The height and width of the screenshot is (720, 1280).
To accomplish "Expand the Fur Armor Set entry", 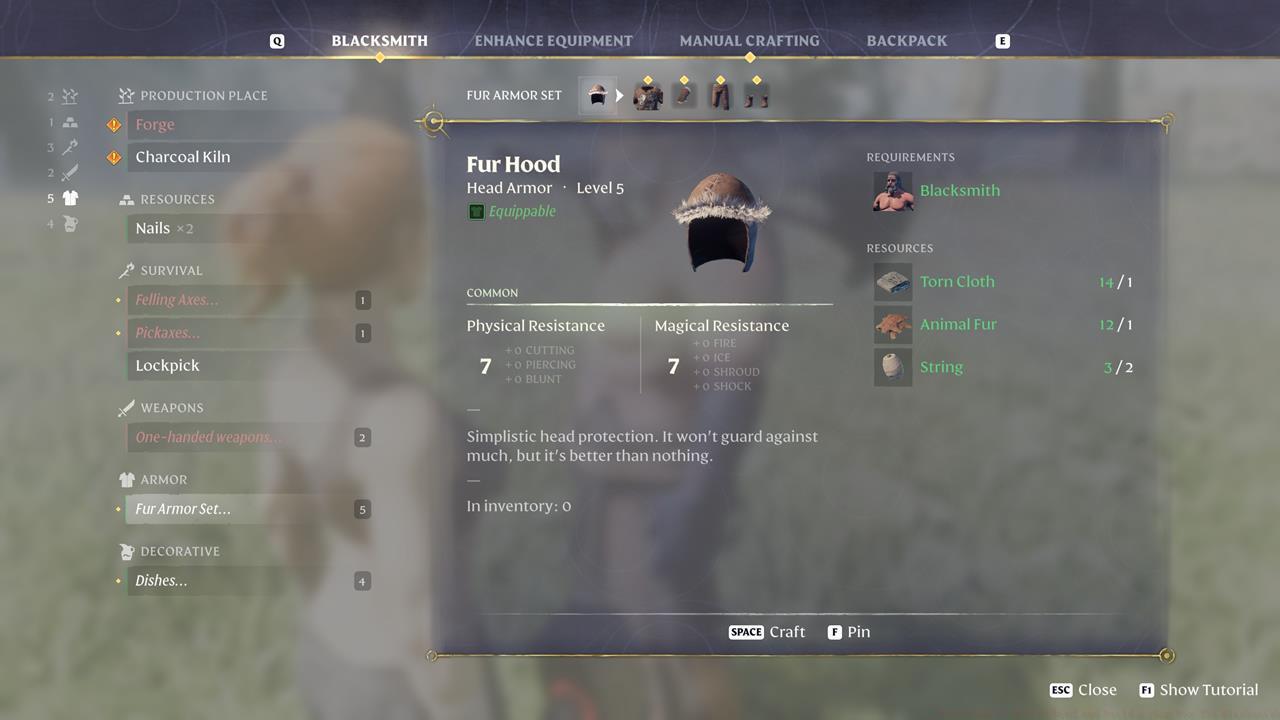I will click(183, 509).
